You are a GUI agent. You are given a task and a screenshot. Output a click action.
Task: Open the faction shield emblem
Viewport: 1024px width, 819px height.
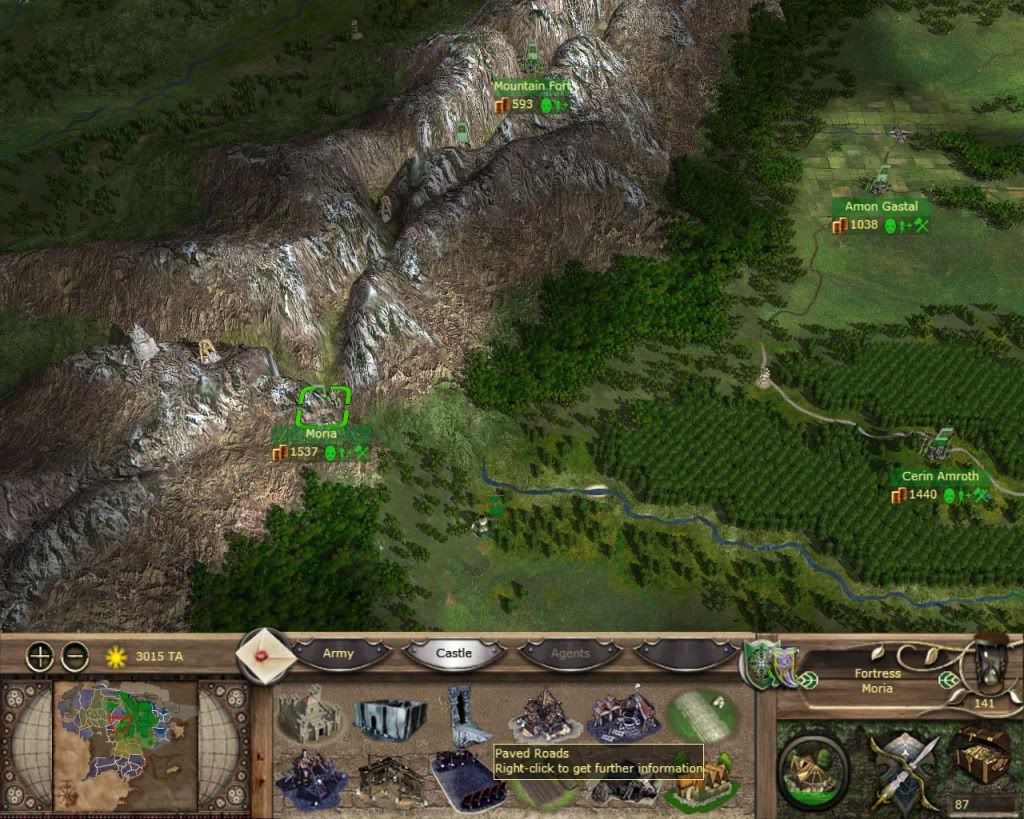tap(760, 664)
